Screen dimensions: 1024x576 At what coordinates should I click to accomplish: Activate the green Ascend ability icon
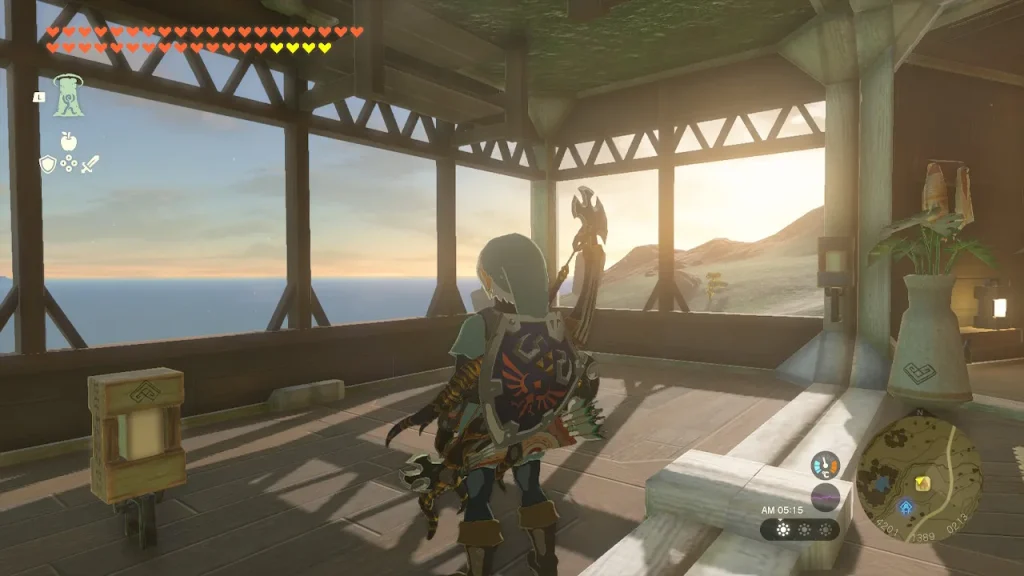[x=68, y=96]
